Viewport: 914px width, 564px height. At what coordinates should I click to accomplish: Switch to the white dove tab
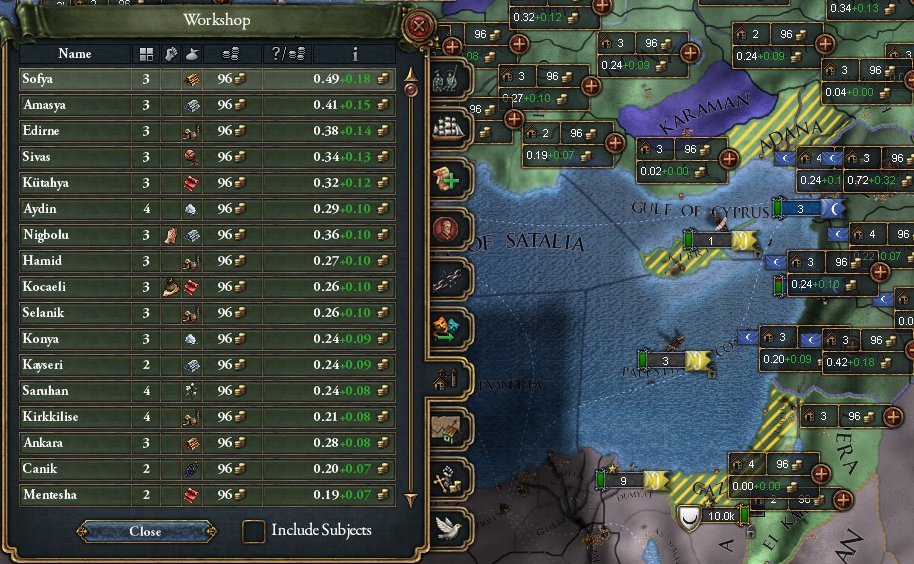[449, 527]
